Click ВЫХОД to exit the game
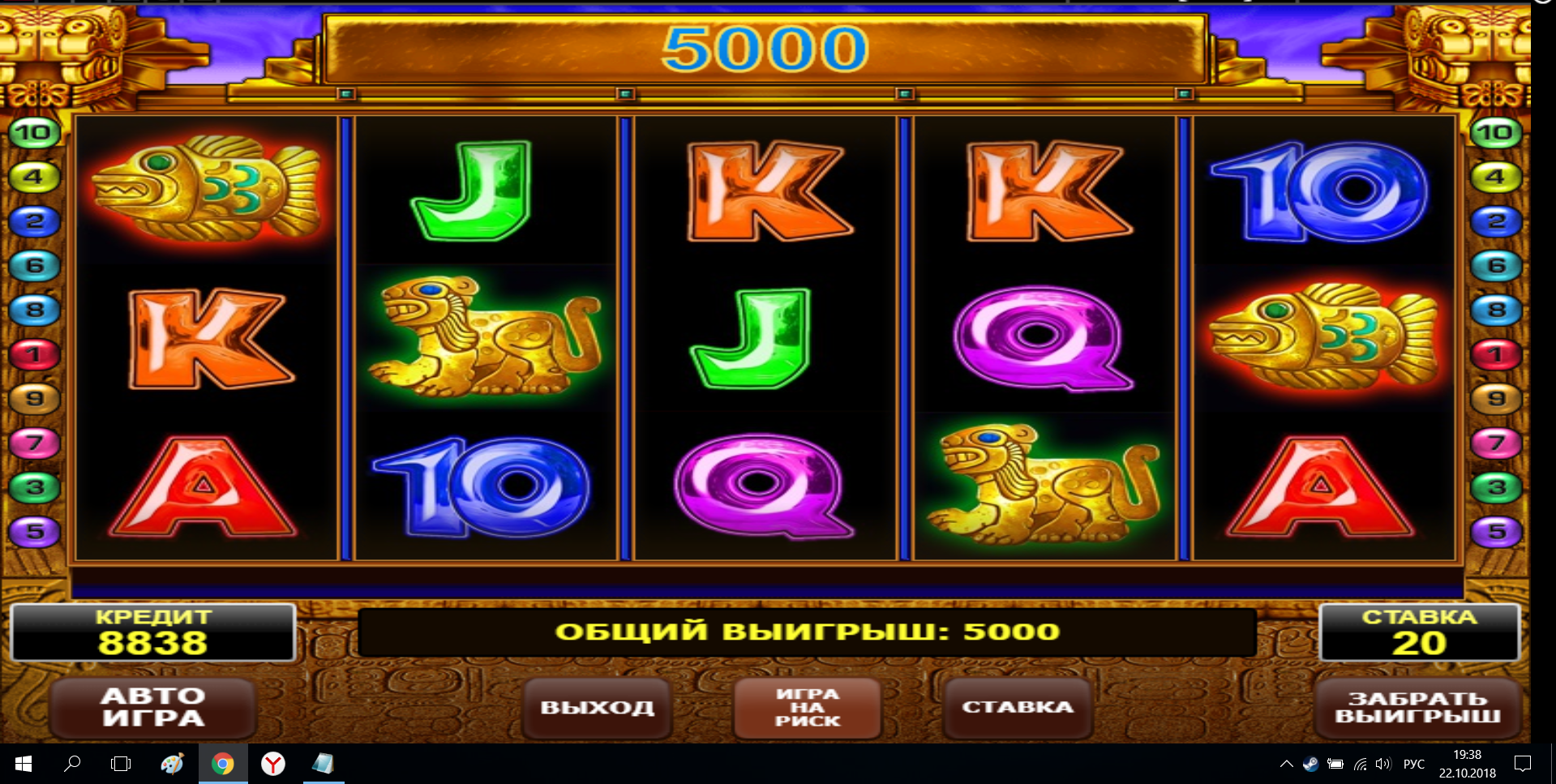The width and height of the screenshot is (1556, 784). 597,707
